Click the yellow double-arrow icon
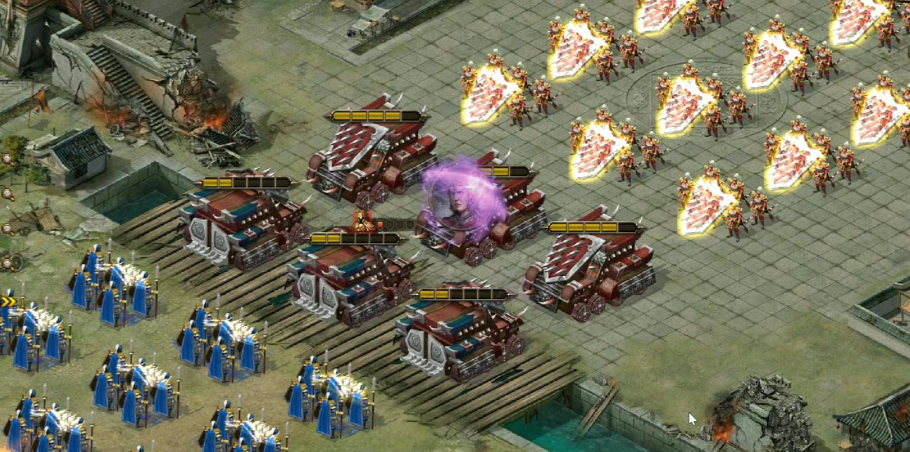 pos(8,301)
